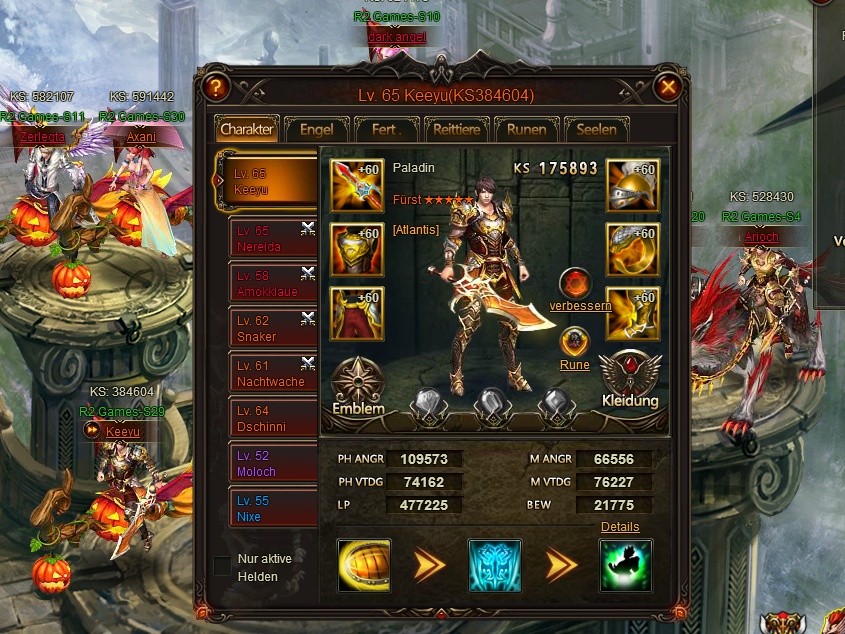Click the verbessern link
Image resolution: width=845 pixels, height=634 pixels.
point(580,306)
